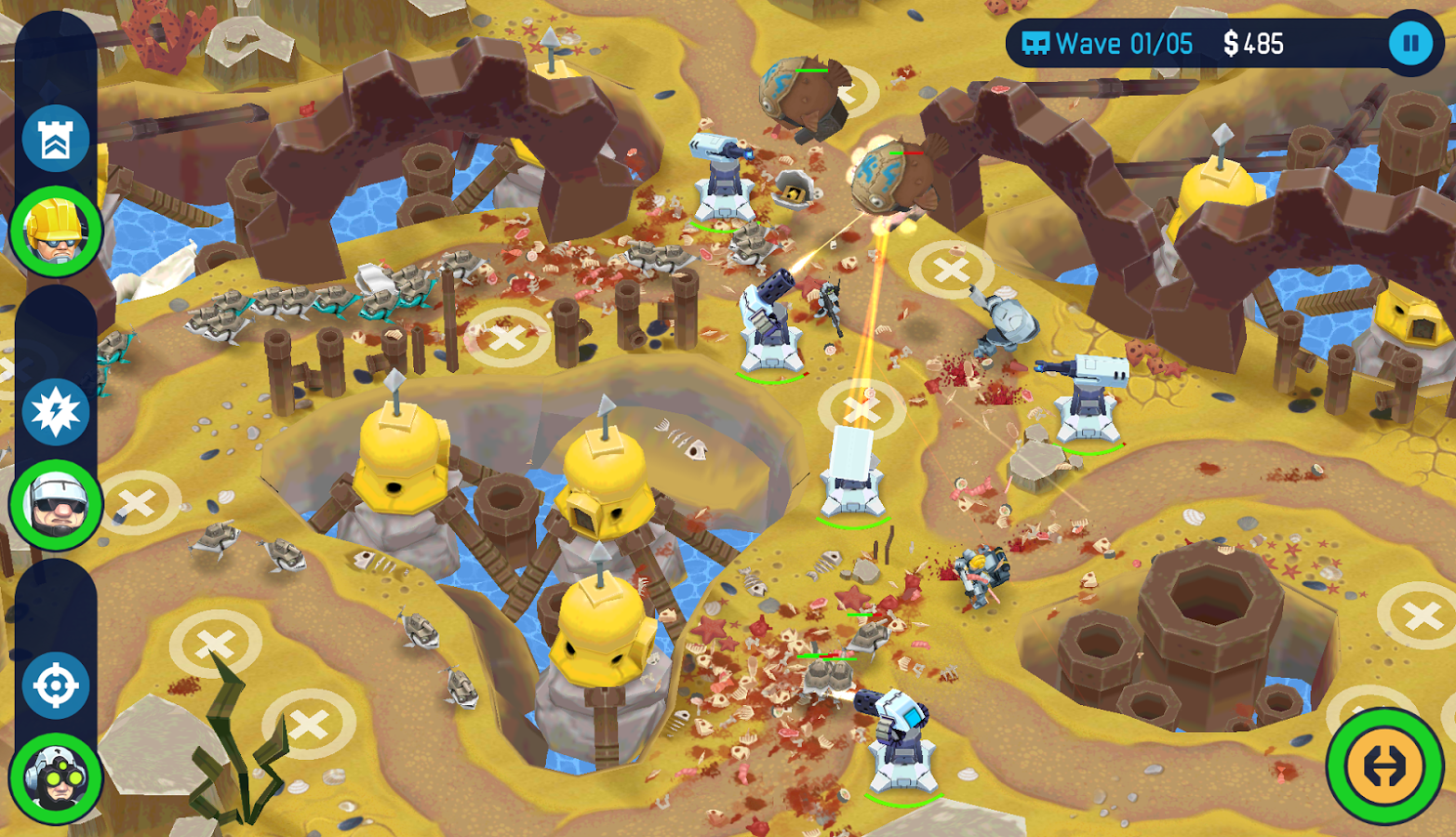
Task: Click the yellow diving-helmet tower structure
Action: (400, 465)
